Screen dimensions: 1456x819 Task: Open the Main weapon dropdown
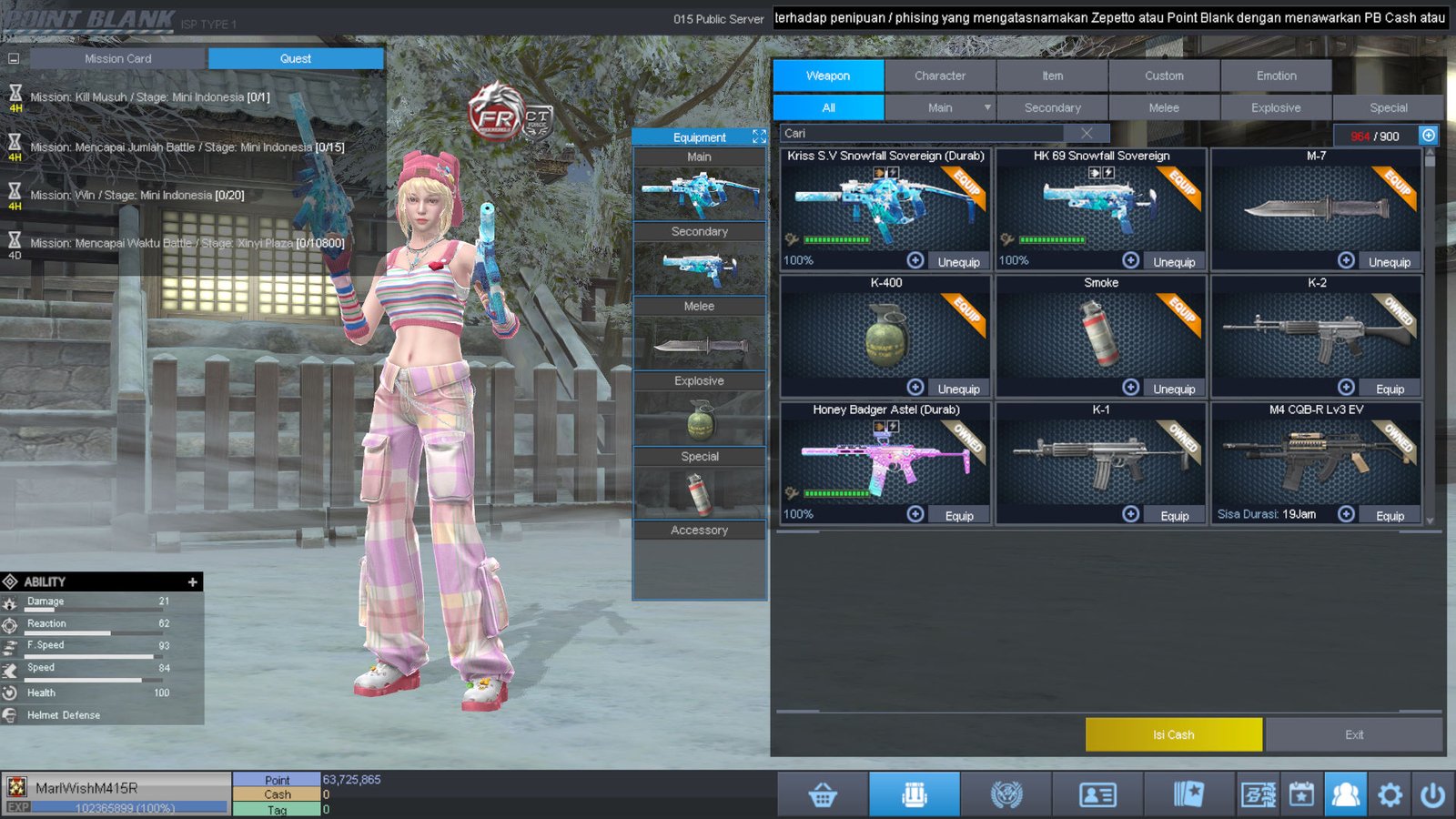pos(987,107)
